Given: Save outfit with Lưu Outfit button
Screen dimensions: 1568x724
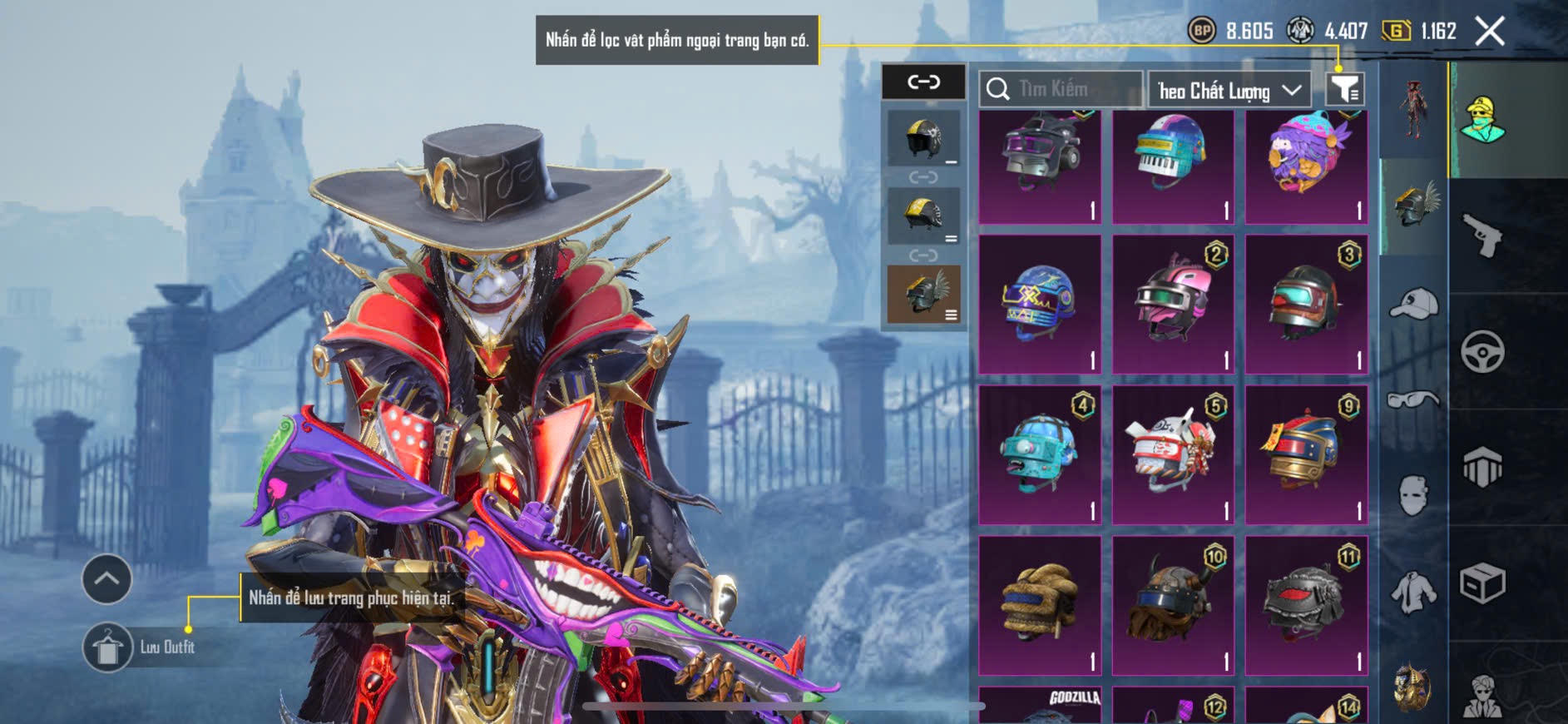Looking at the screenshot, I should pyautogui.click(x=108, y=647).
